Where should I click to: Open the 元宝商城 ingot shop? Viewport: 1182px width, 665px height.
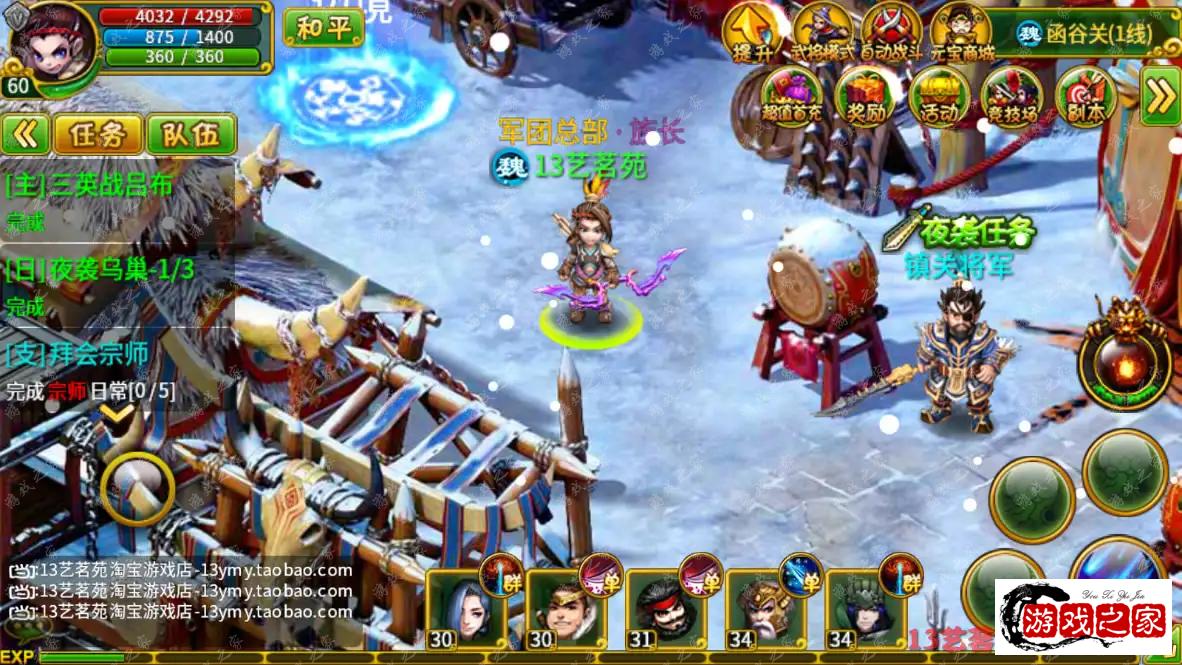coord(961,33)
